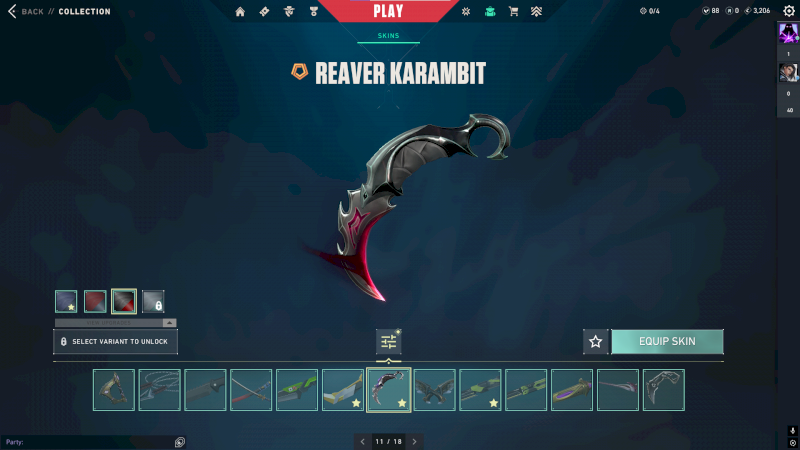800x450 pixels.
Task: Select the first melee skin thumbnail
Action: (114, 390)
